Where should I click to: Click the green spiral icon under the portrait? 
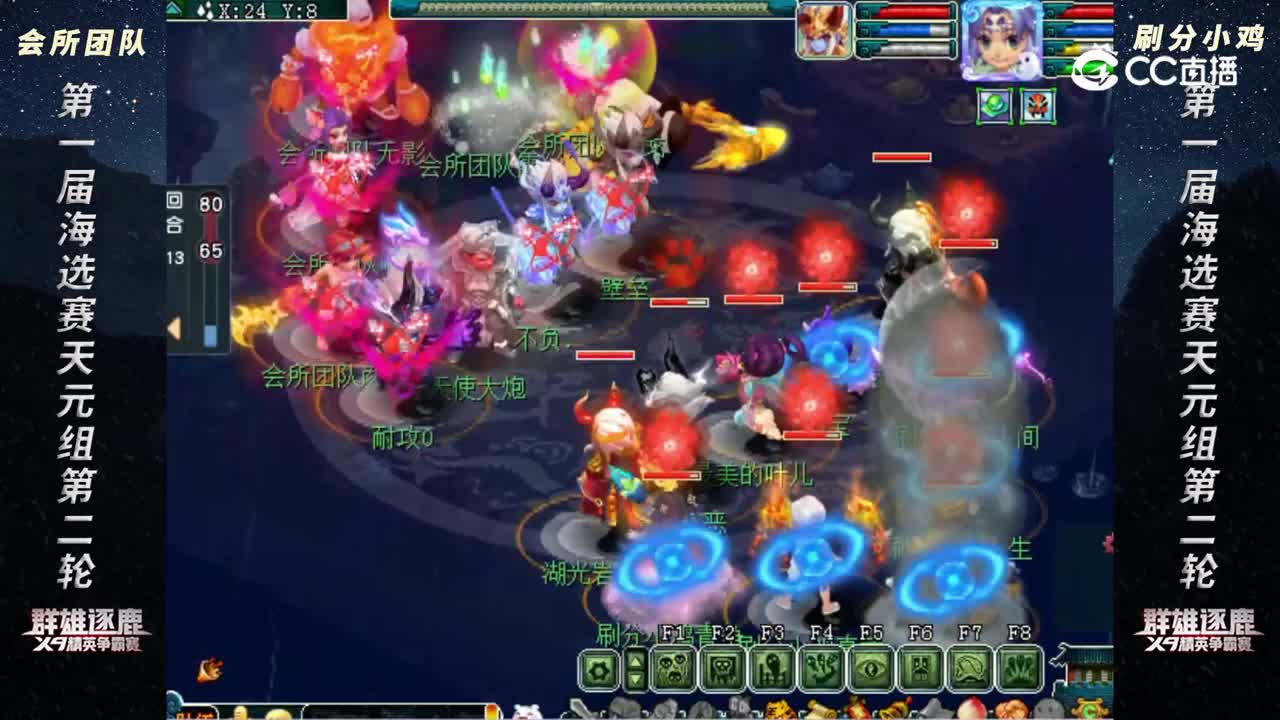point(994,105)
